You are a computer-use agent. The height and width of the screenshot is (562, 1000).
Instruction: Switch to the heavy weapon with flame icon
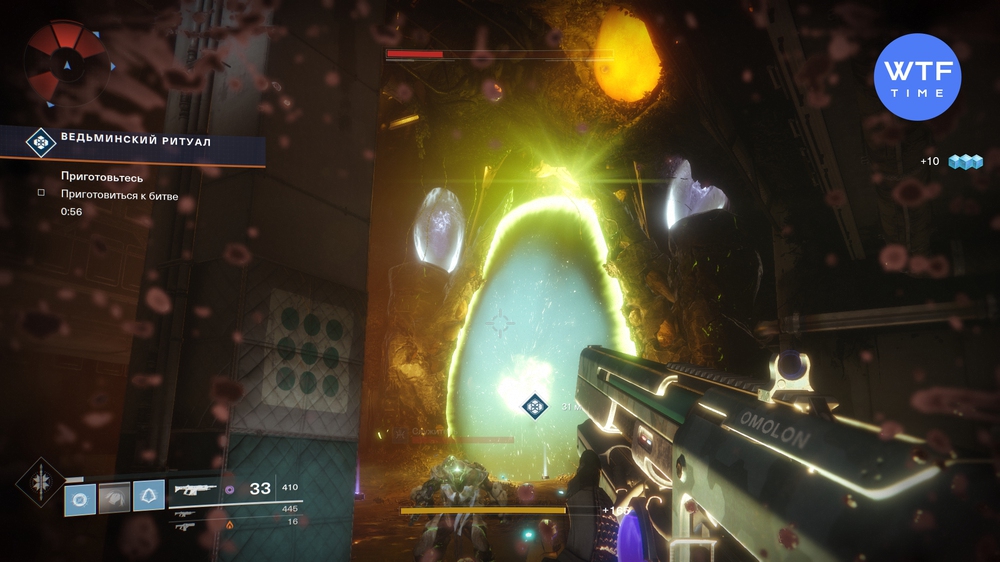[186, 524]
